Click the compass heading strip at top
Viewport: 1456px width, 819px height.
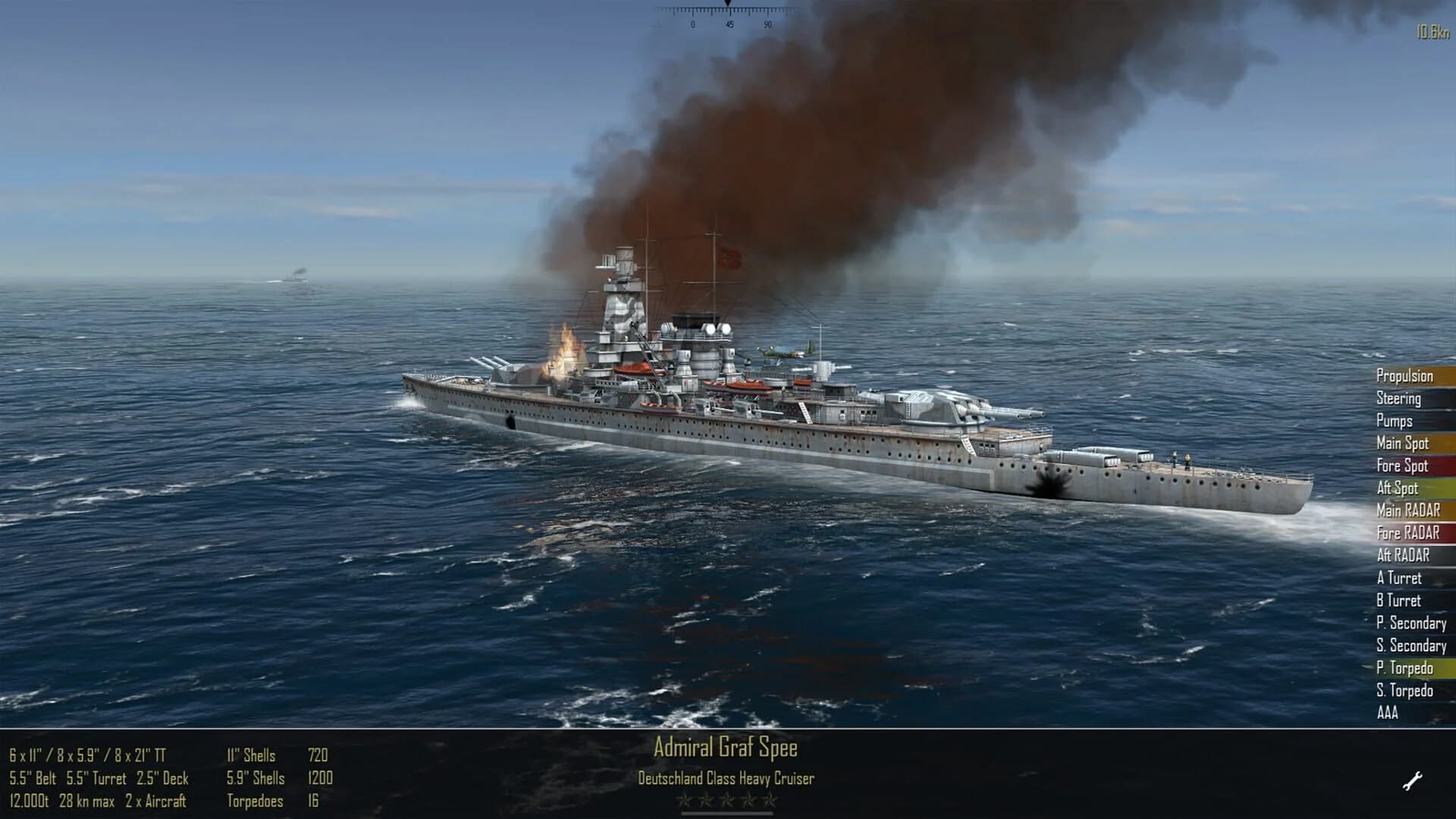(x=728, y=15)
